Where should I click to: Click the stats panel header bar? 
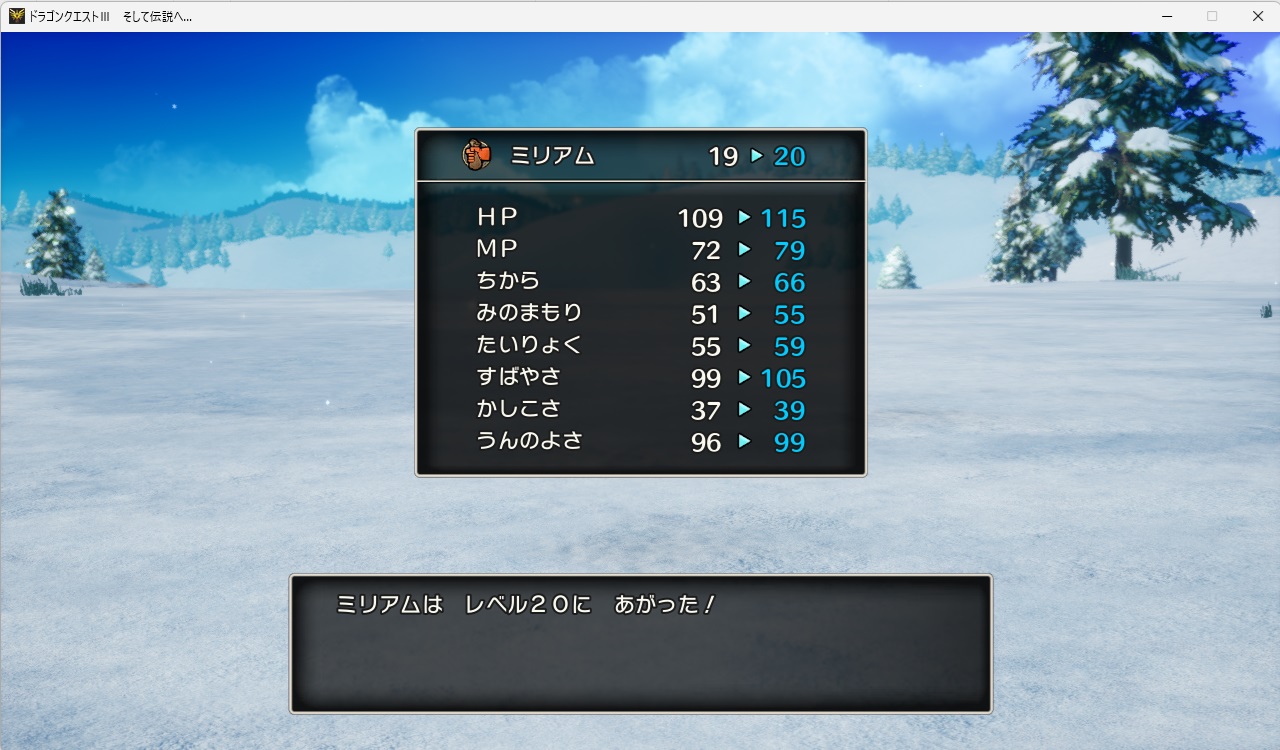coord(640,155)
